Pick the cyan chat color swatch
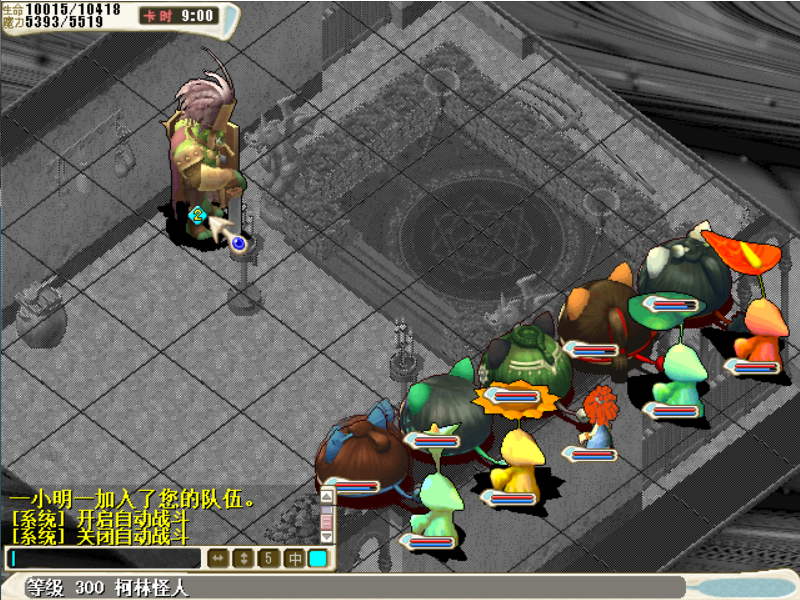The width and height of the screenshot is (800, 600). (x=318, y=558)
